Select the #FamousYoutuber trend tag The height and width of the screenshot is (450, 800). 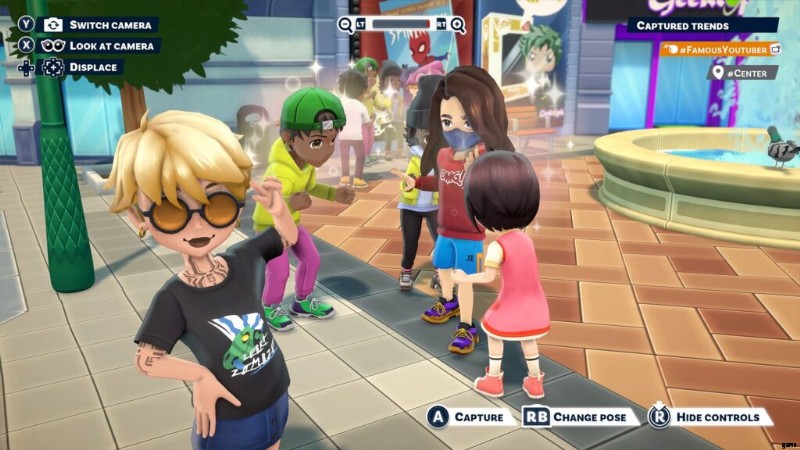click(721, 49)
